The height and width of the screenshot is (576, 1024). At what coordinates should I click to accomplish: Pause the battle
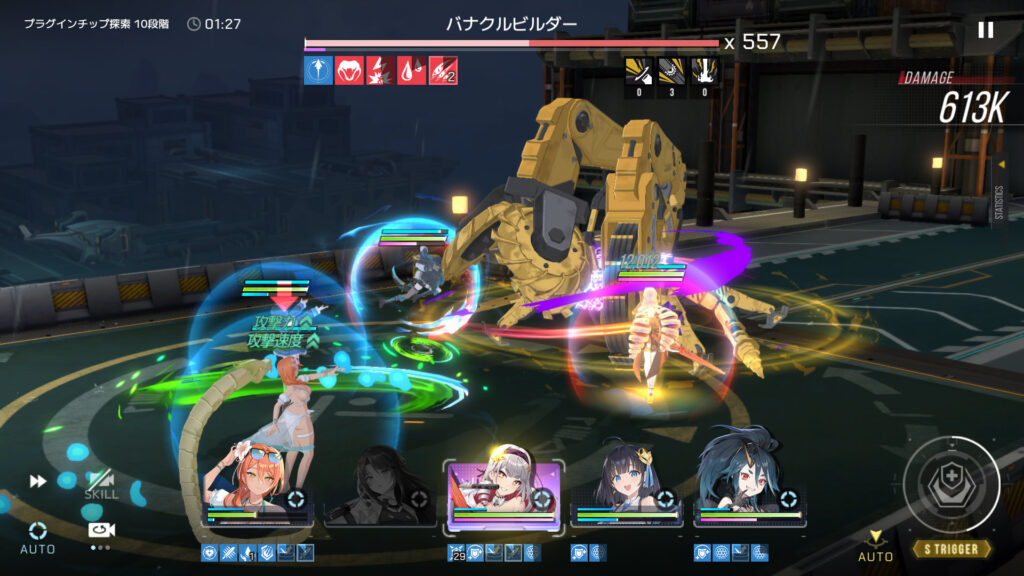[x=985, y=30]
